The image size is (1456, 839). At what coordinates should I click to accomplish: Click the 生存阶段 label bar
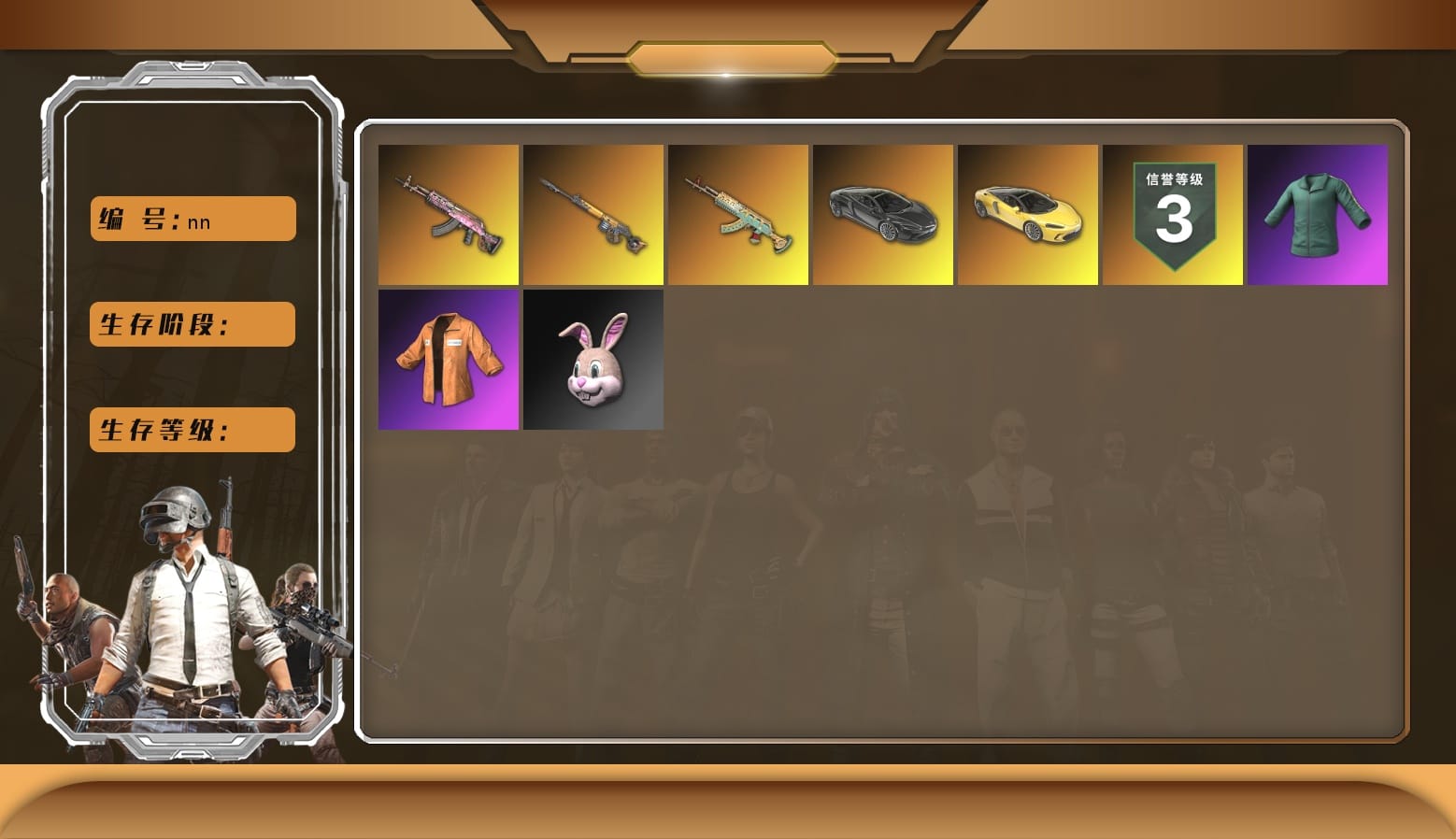click(192, 324)
